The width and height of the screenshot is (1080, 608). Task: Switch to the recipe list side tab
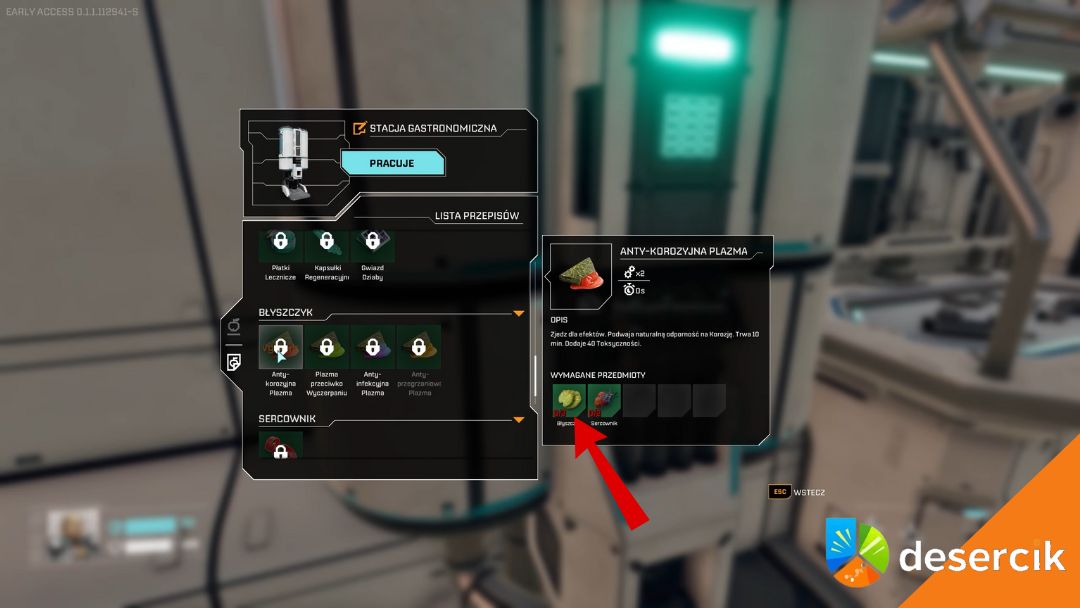coord(233,361)
